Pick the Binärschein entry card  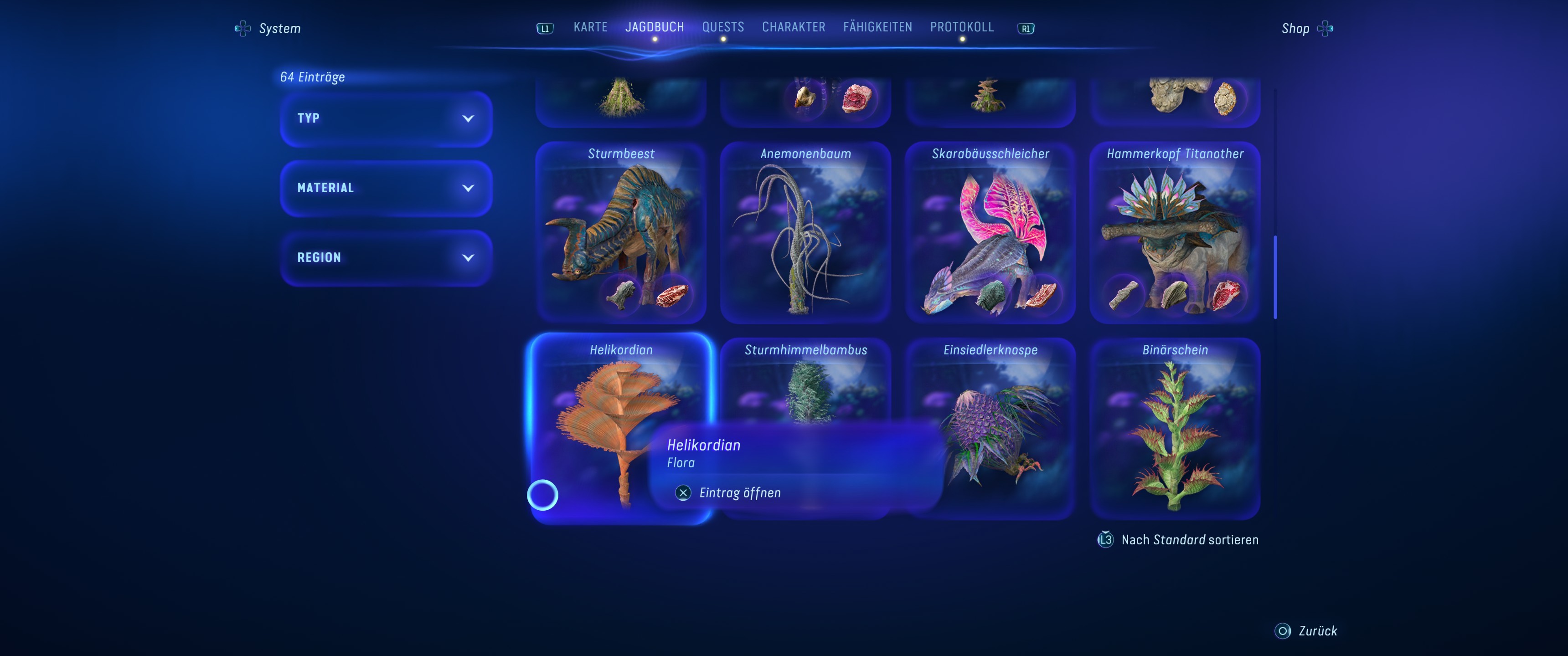[1174, 429]
